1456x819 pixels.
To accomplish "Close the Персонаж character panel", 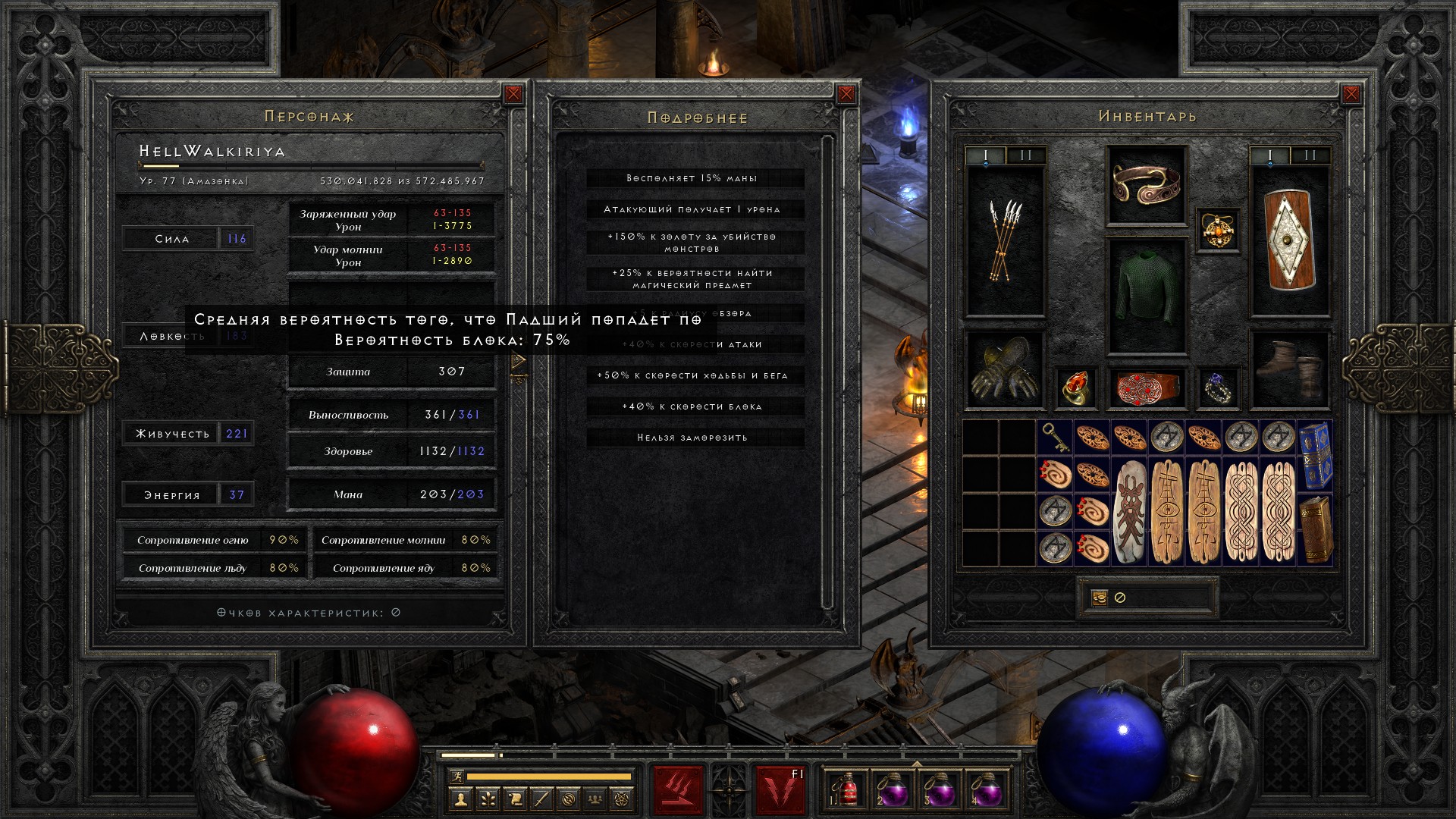I will pos(513,94).
